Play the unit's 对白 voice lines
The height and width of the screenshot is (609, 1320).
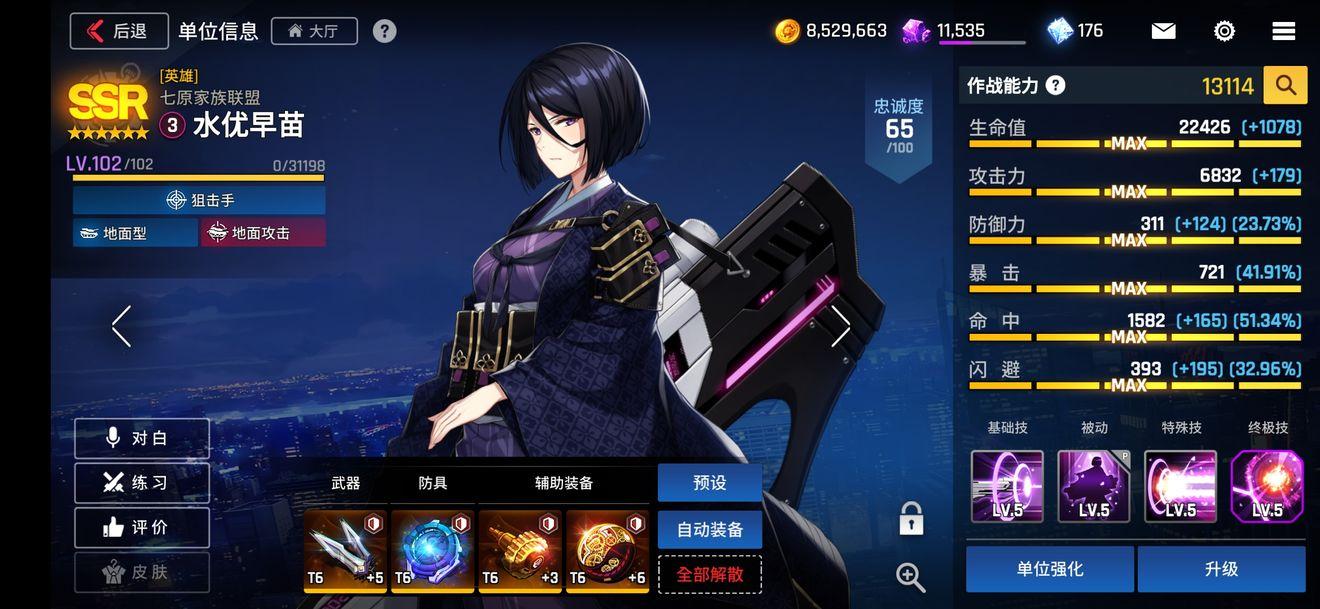pyautogui.click(x=142, y=439)
